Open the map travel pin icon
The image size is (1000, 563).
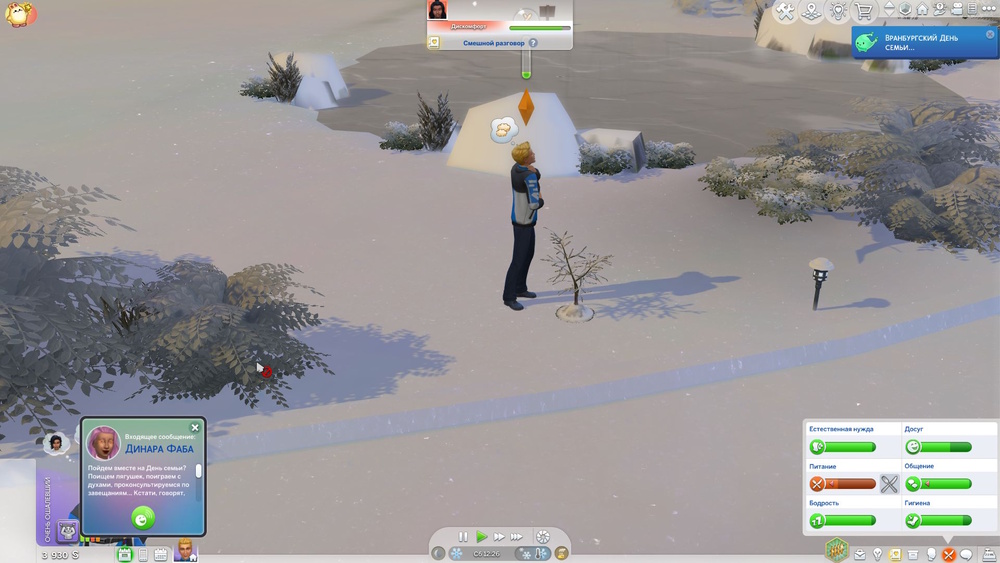tap(812, 12)
